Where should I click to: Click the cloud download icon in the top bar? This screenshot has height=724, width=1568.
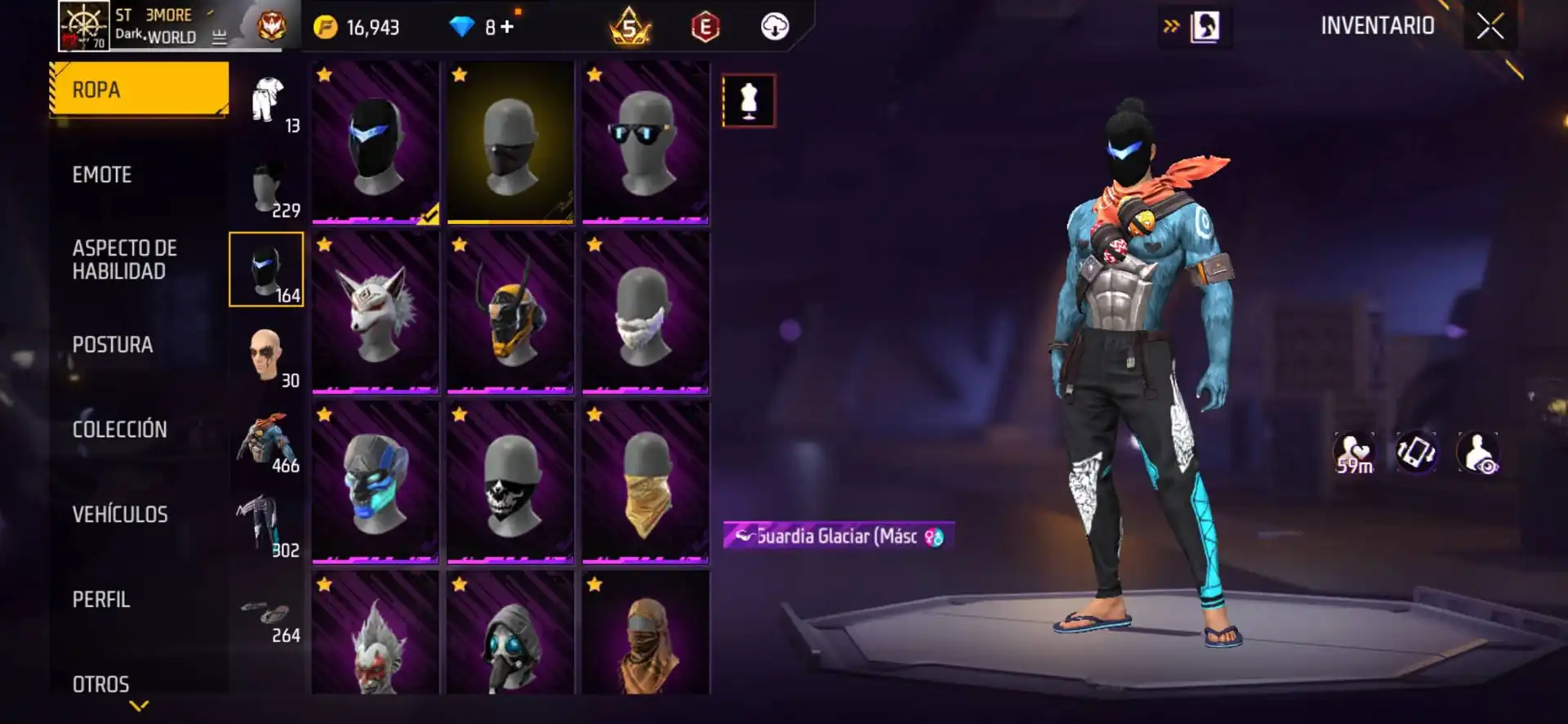coord(774,26)
